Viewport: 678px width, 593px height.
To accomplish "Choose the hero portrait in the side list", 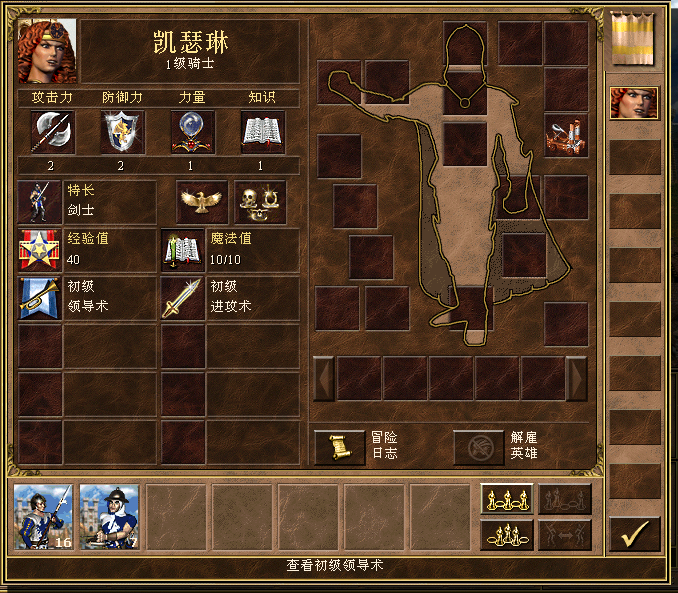I will point(634,103).
